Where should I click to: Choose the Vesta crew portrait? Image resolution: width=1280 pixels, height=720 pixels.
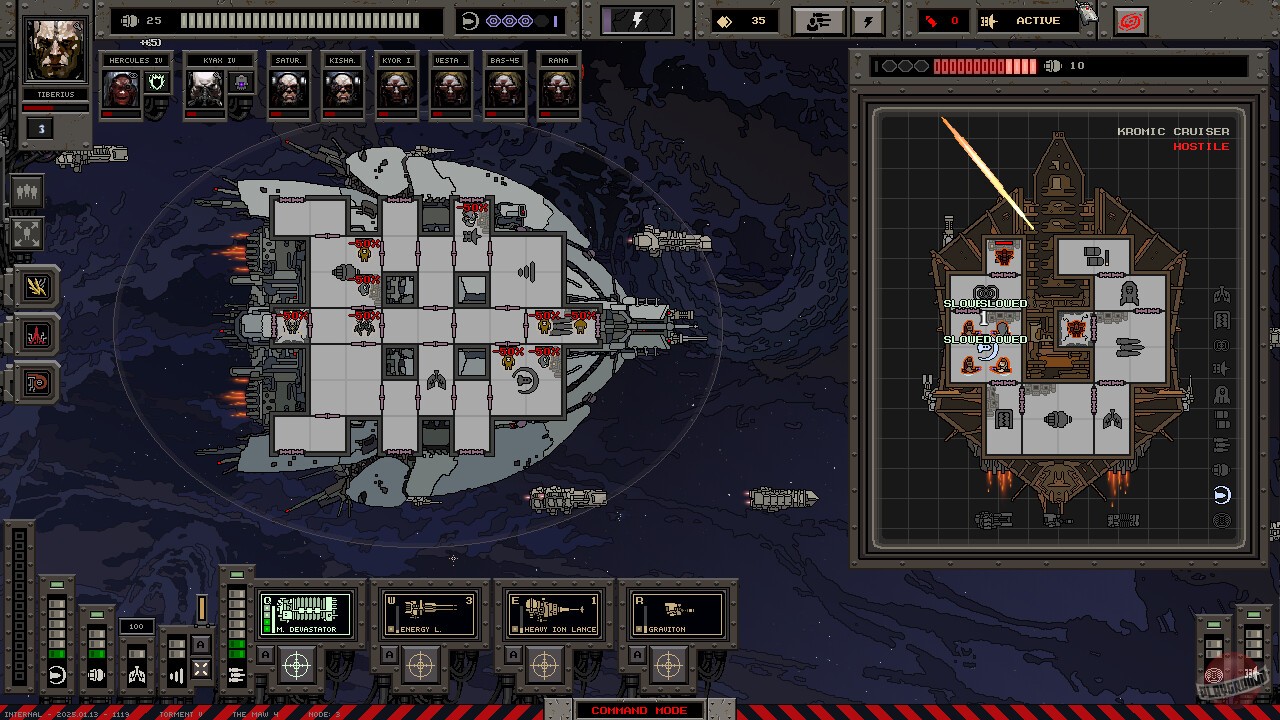click(450, 90)
